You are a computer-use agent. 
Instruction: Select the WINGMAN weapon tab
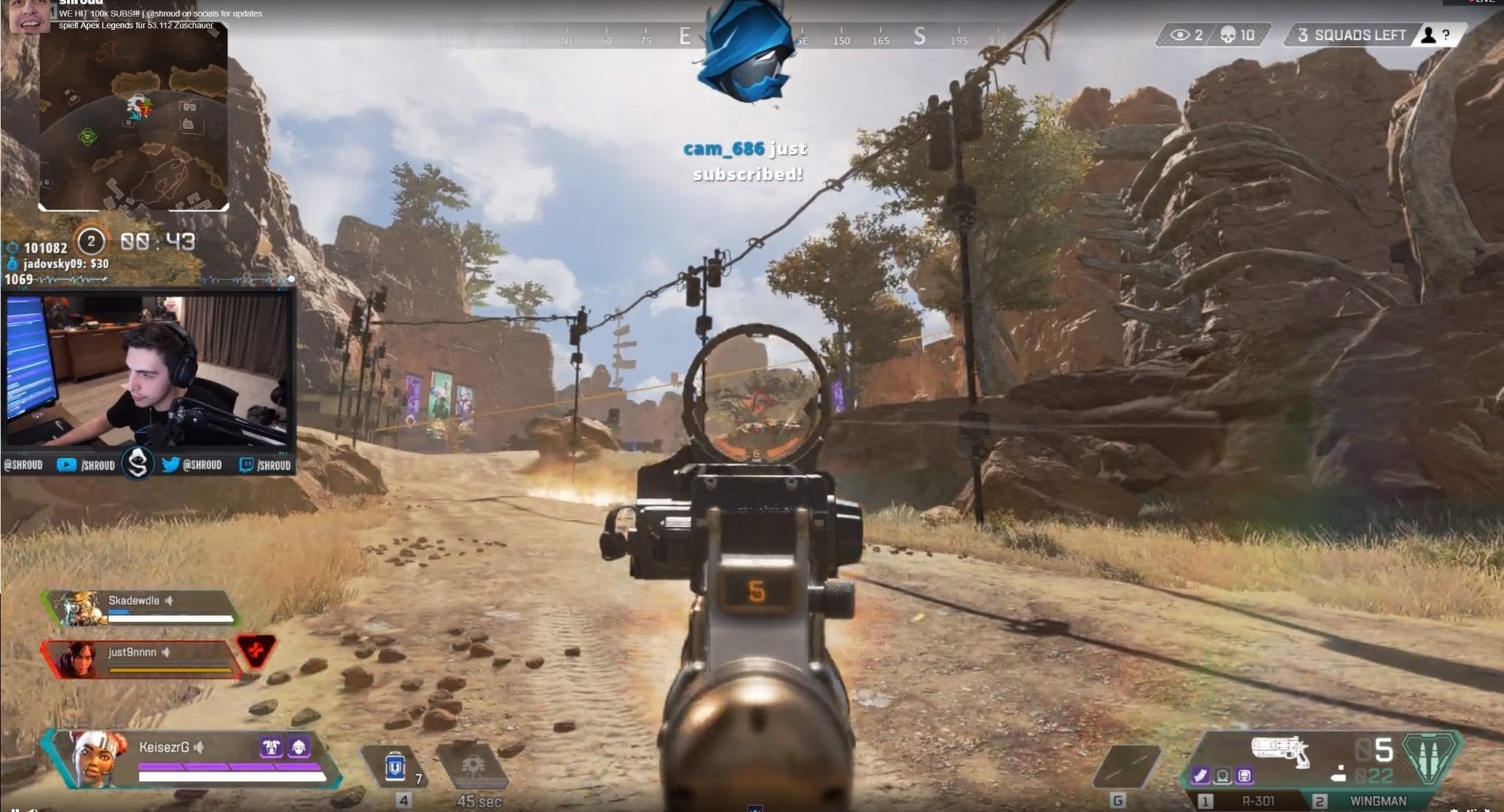(x=1377, y=801)
